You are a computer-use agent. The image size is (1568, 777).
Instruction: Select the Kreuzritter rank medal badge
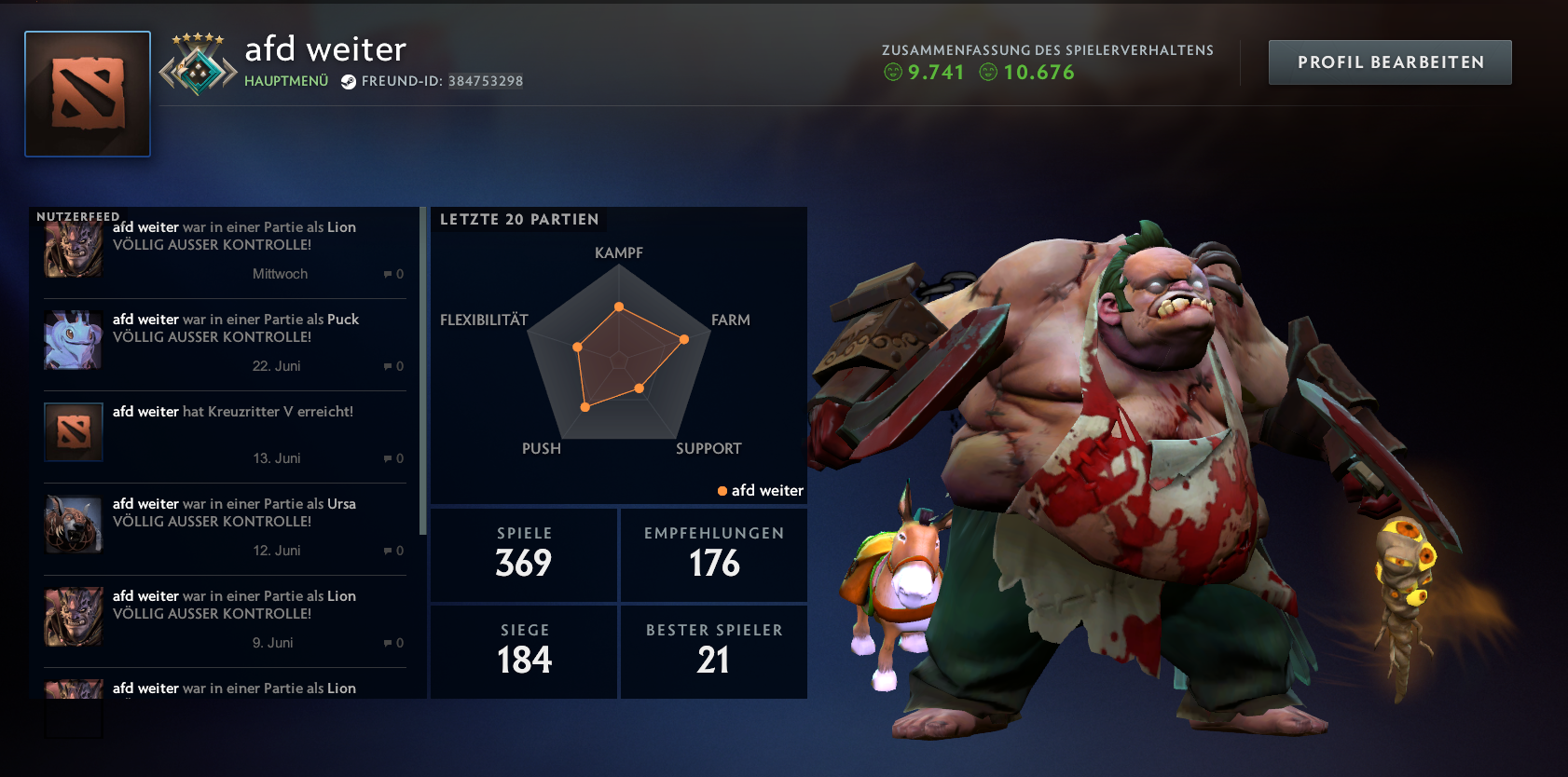pyautogui.click(x=198, y=67)
